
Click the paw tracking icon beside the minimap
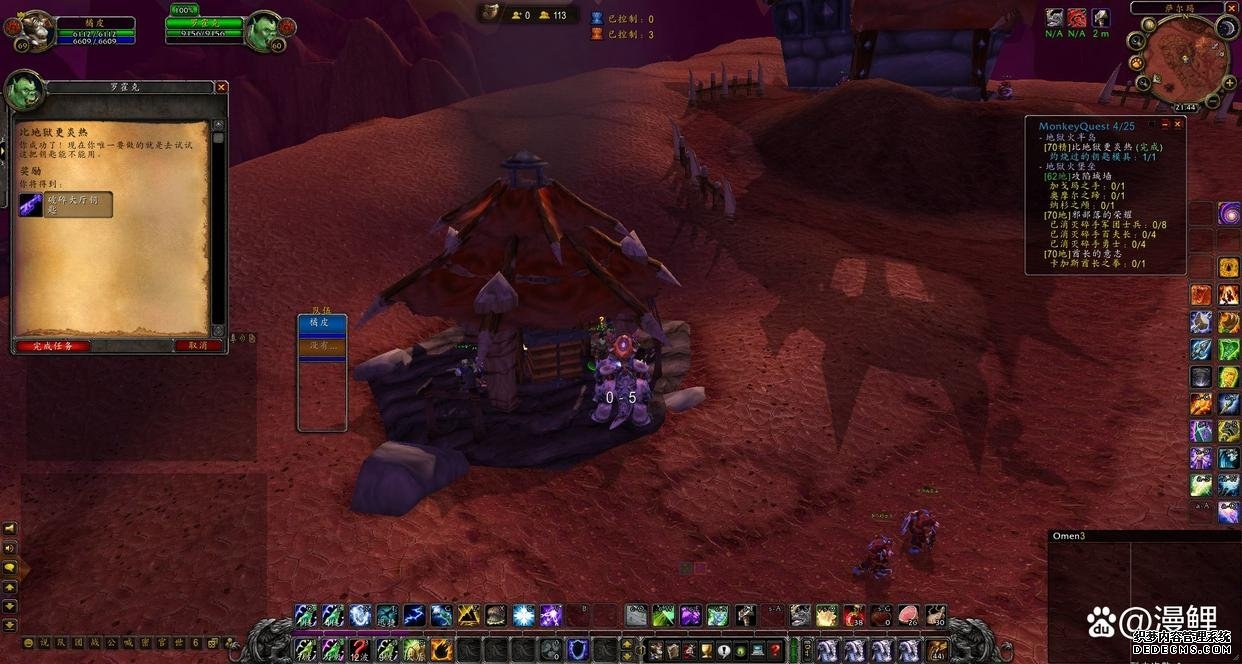click(1137, 62)
